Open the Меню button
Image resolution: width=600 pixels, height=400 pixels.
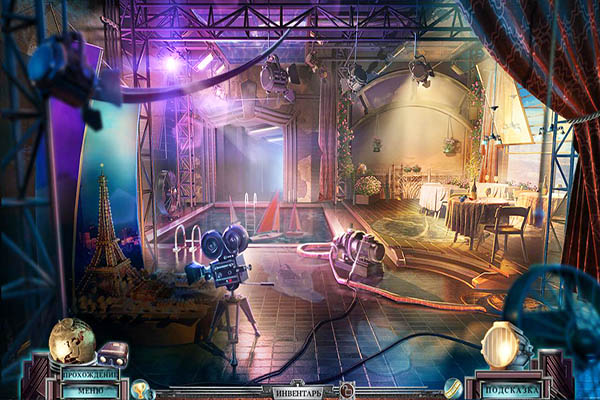[x=96, y=390]
